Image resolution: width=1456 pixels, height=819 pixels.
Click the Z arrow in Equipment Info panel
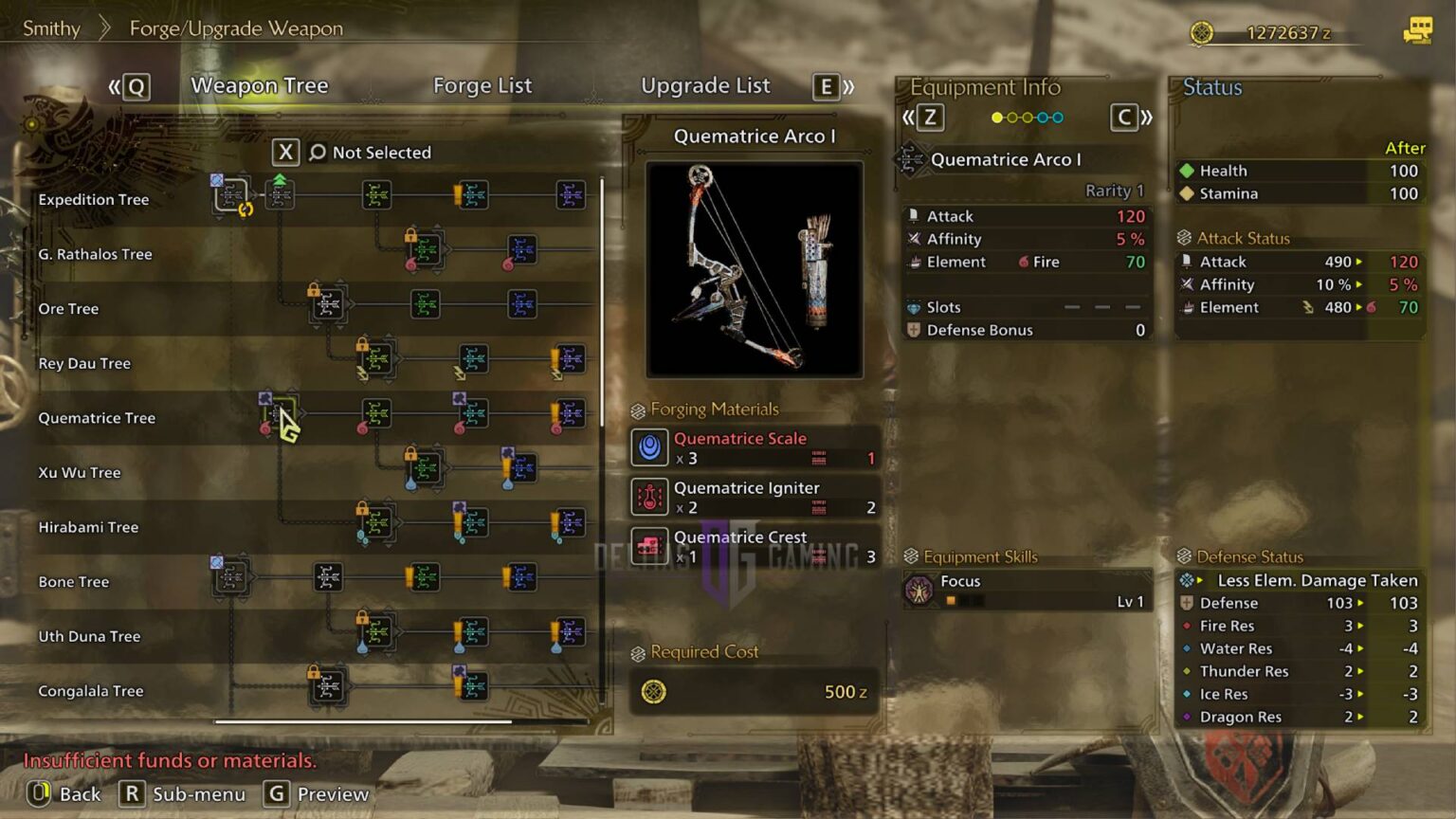(928, 118)
